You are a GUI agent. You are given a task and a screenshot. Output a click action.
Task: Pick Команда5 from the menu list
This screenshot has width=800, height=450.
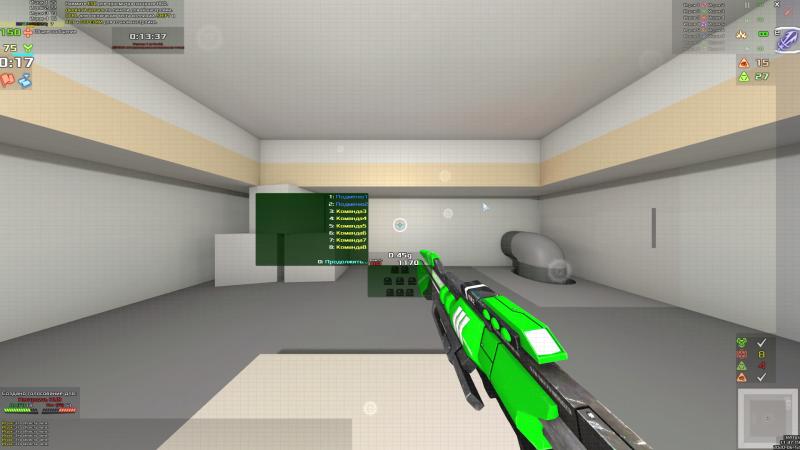[349, 226]
